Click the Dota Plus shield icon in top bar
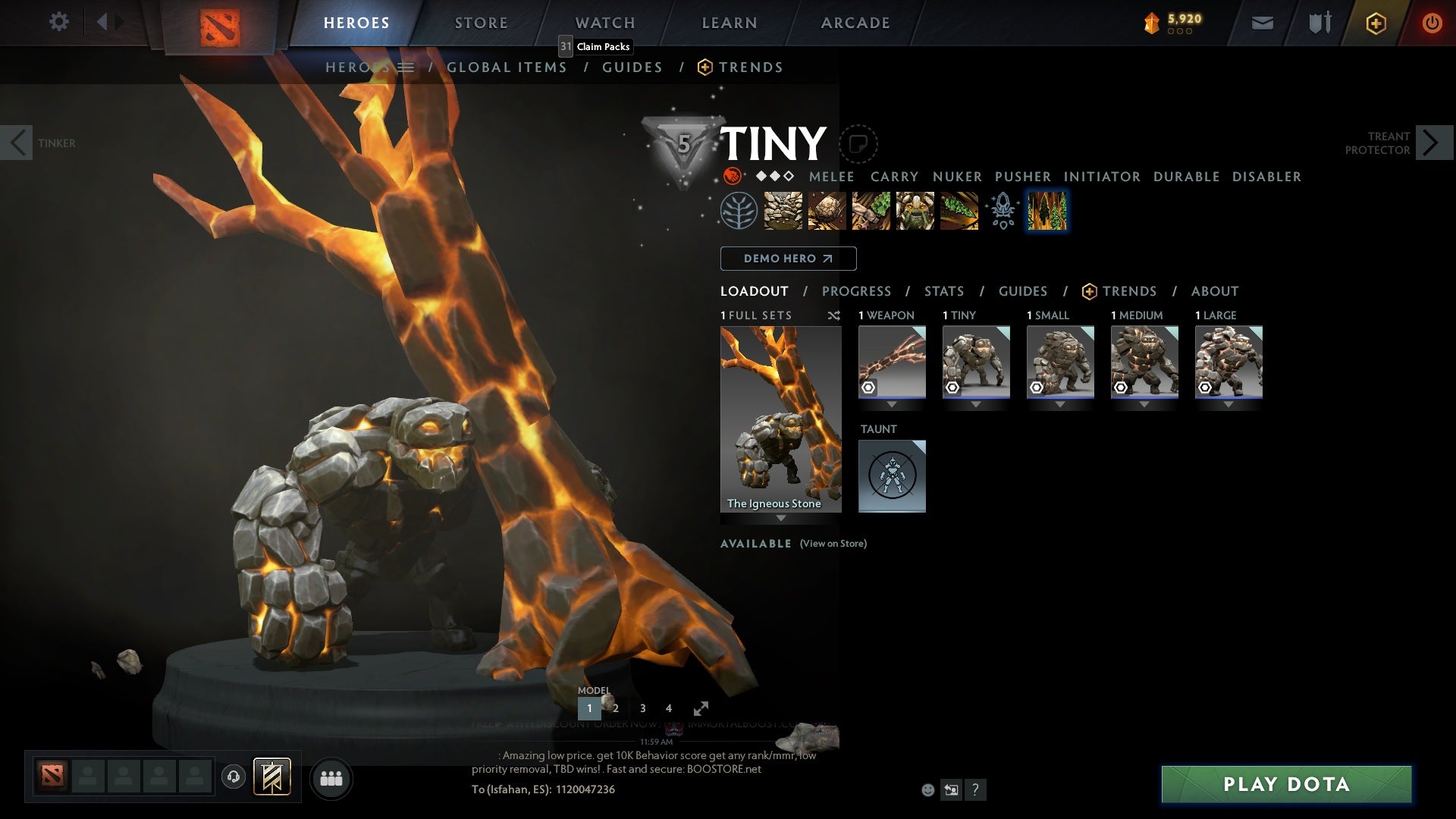The image size is (1456, 819). pyautogui.click(x=1375, y=23)
